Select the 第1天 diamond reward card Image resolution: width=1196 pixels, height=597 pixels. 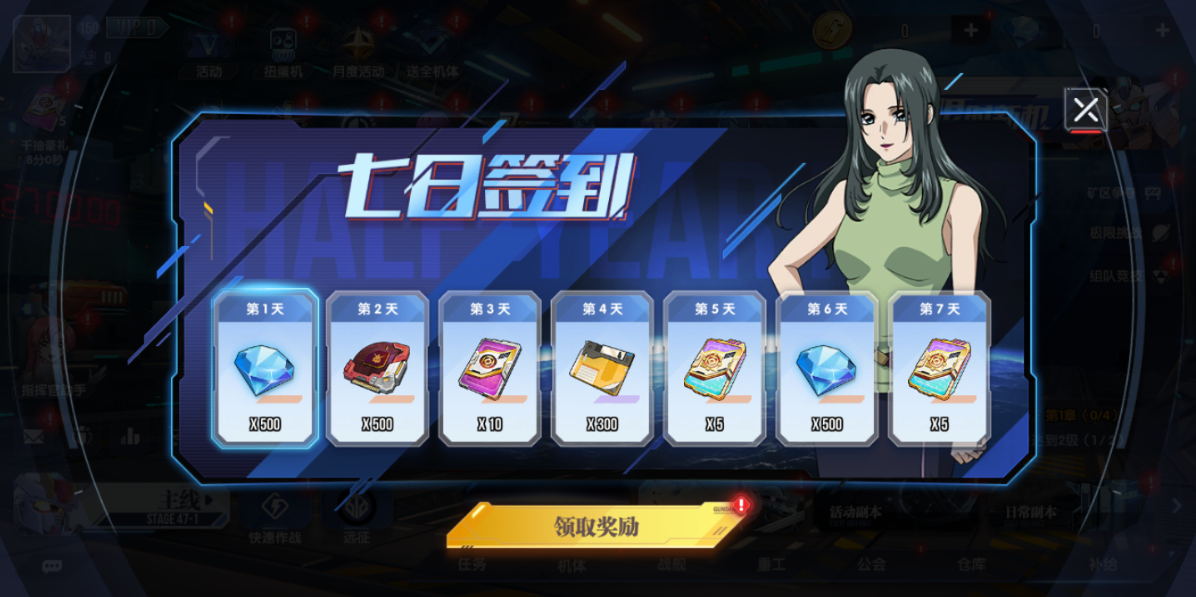coord(265,369)
